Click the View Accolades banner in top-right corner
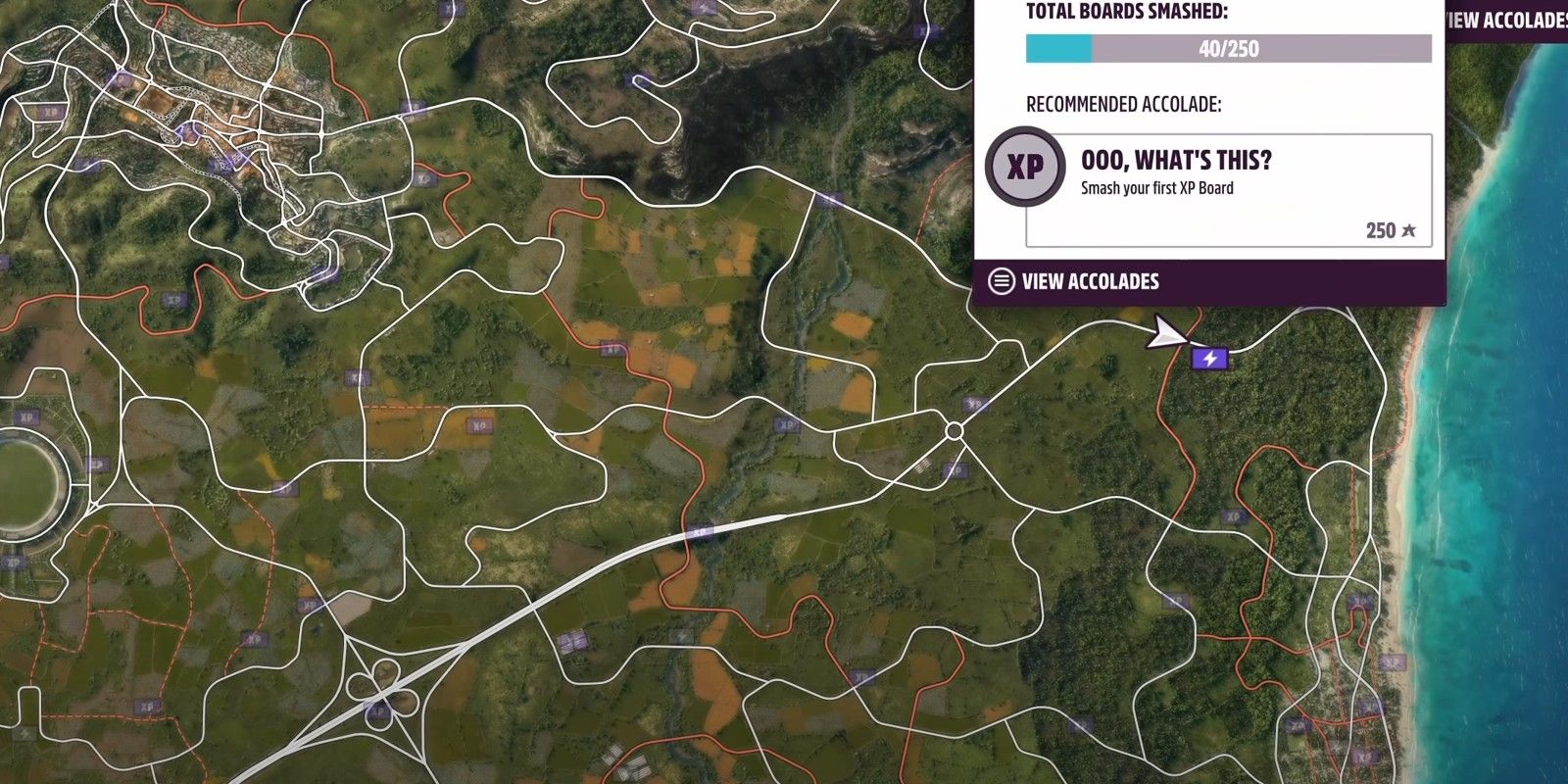 point(1505,17)
